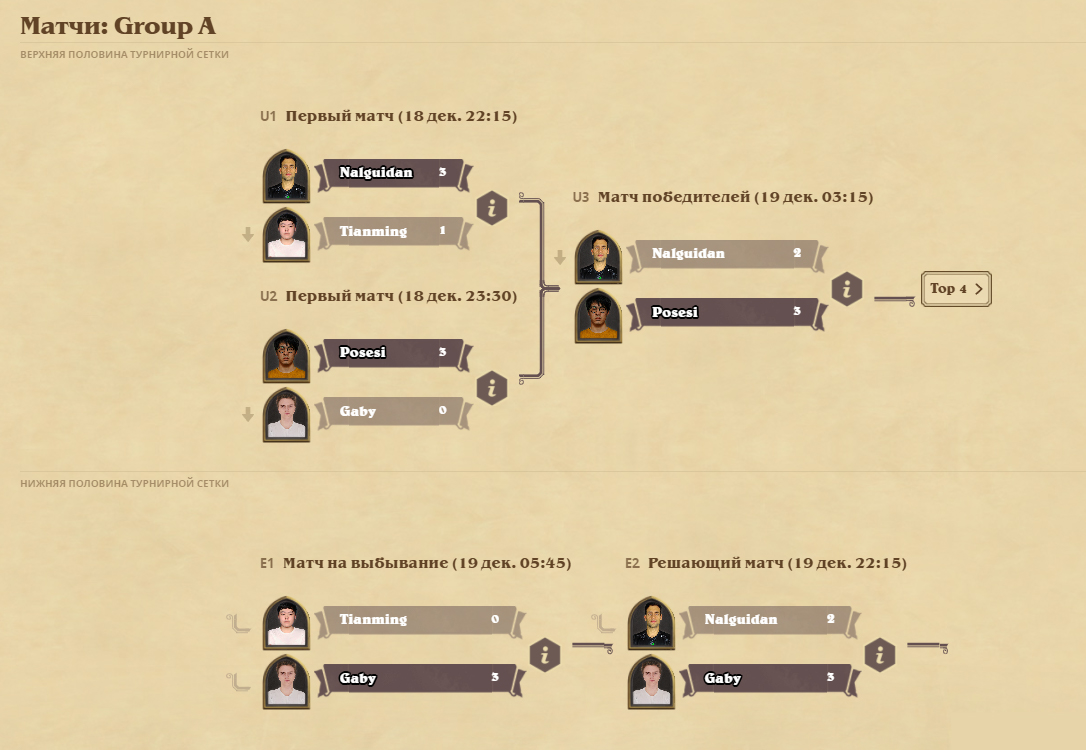This screenshot has width=1086, height=750.
Task: Show info for match U2 Posesi vs Gaby
Action: tap(492, 387)
